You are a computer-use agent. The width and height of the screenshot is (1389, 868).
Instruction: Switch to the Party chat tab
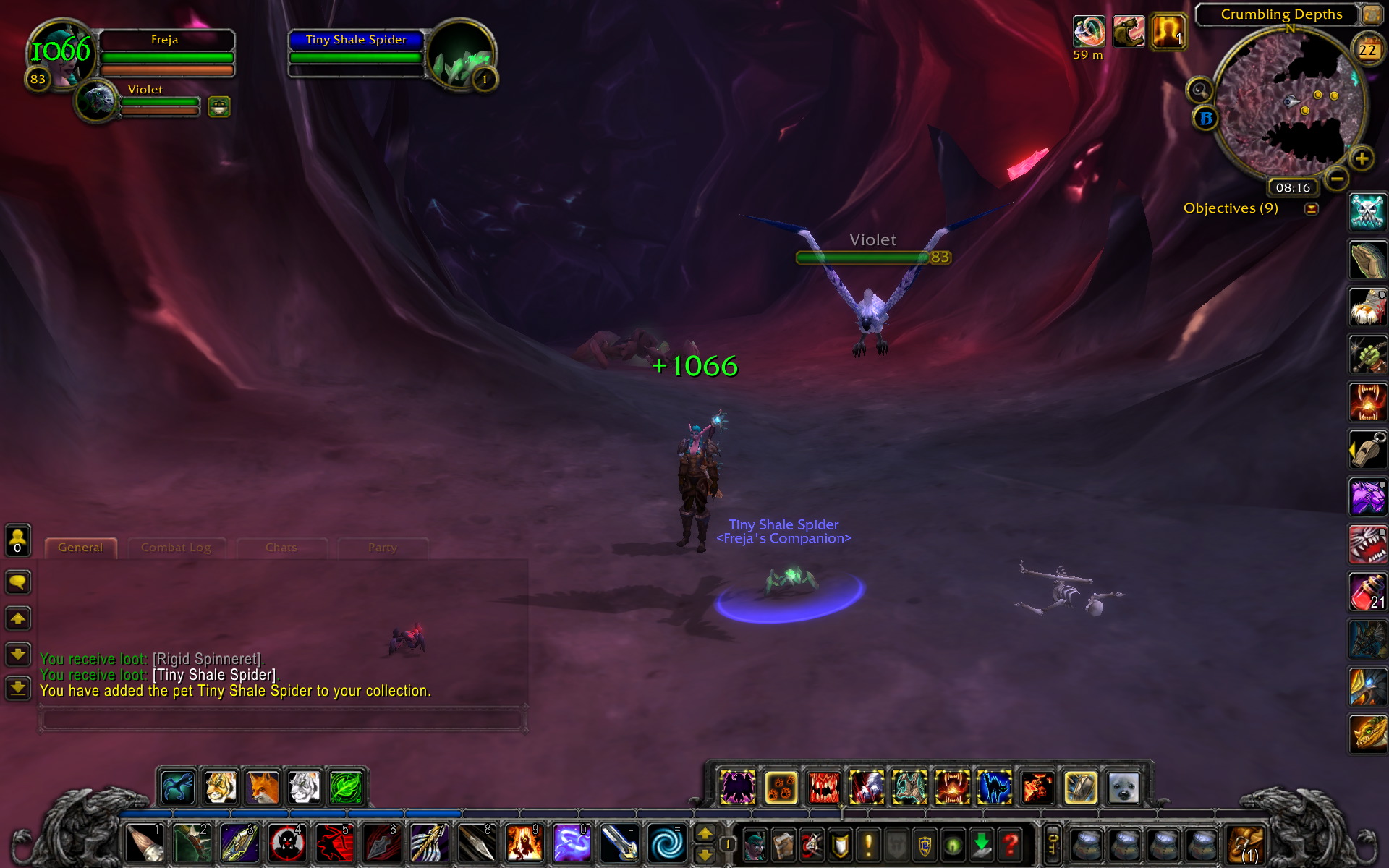381,548
